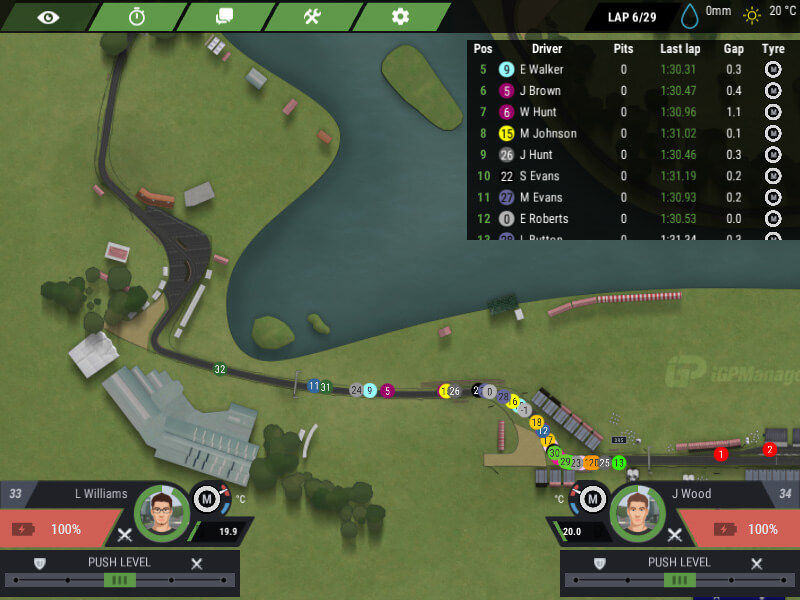Open the eye view tab
Image resolution: width=800 pixels, height=600 pixels.
point(48,16)
